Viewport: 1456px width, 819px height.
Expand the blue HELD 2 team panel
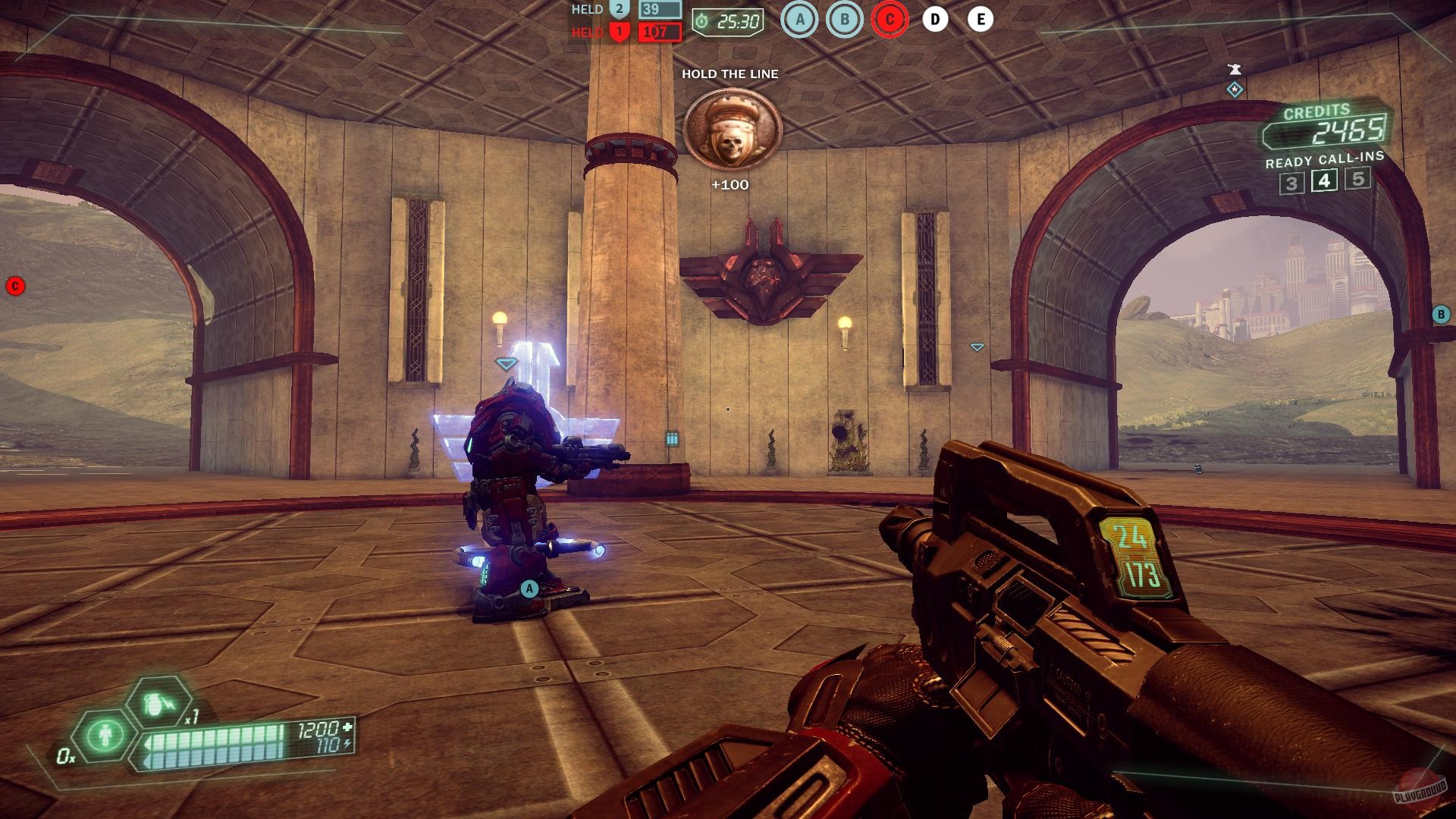point(622,10)
